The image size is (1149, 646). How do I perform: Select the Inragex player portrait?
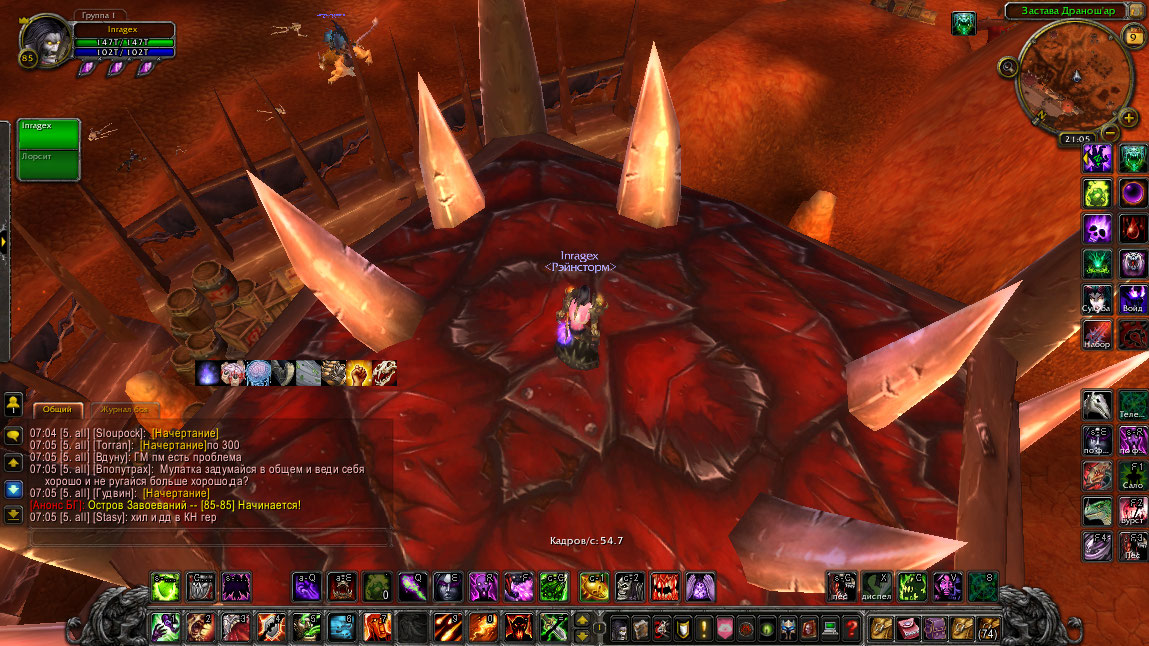pos(45,40)
